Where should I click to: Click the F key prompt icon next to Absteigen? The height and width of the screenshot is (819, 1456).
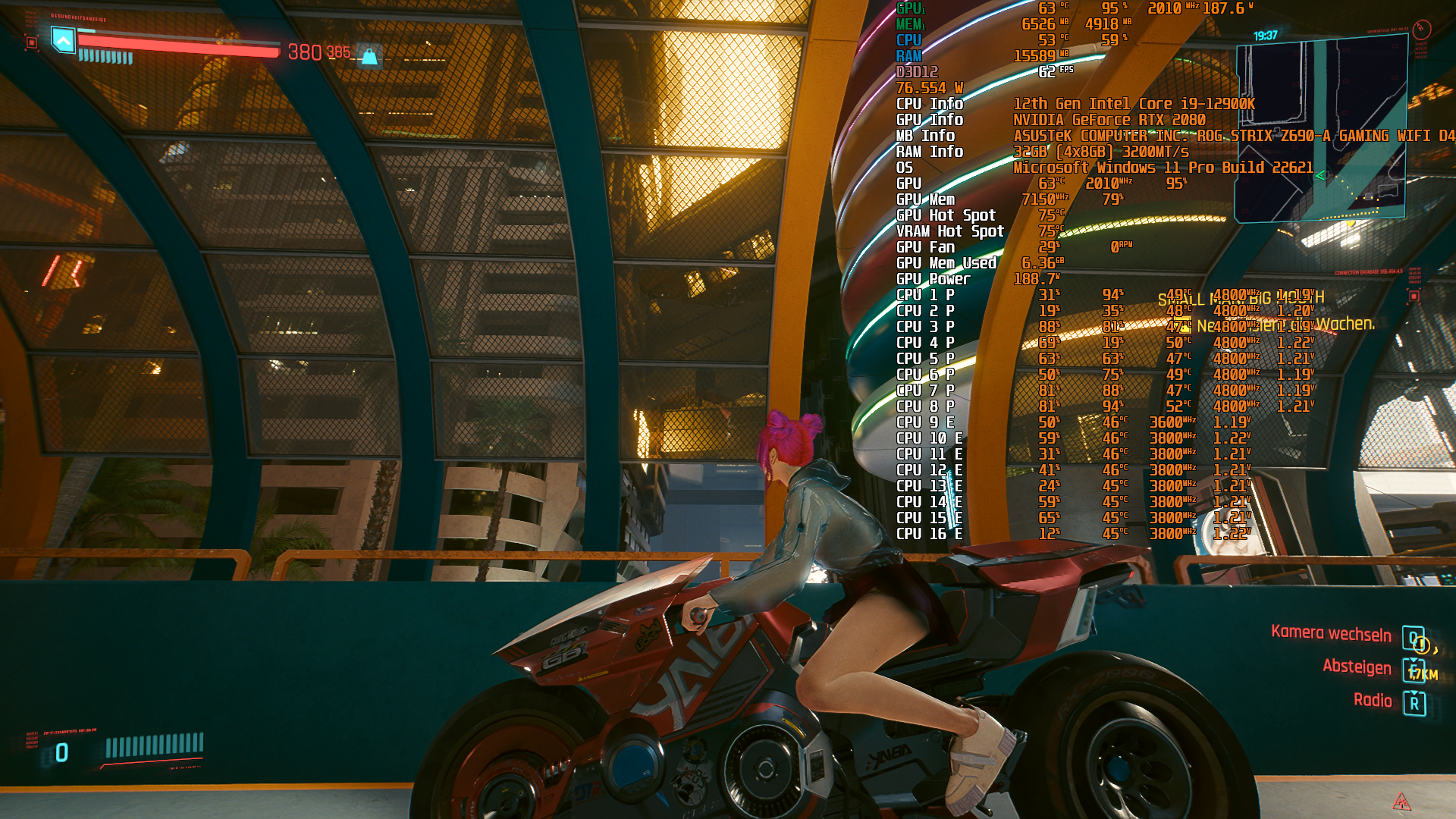tap(1414, 671)
